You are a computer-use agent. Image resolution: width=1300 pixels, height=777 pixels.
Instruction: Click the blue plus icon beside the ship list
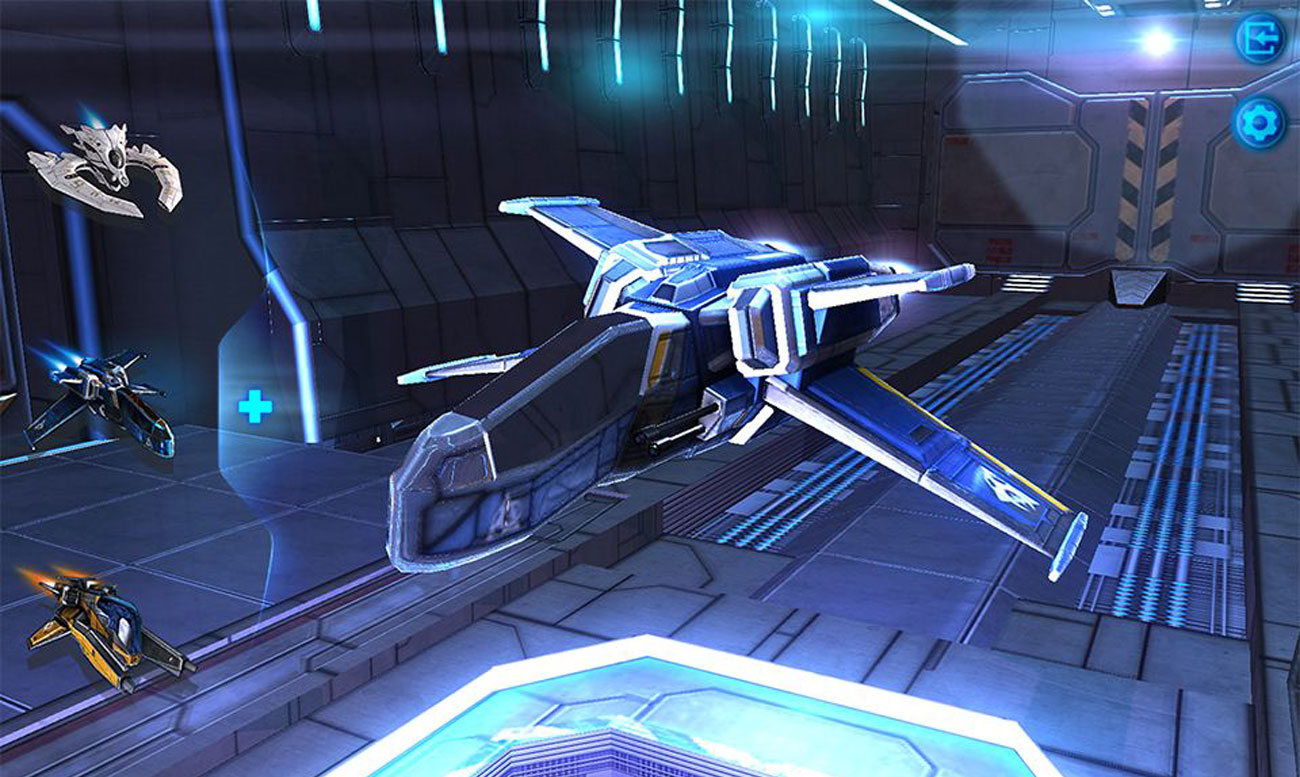click(253, 405)
